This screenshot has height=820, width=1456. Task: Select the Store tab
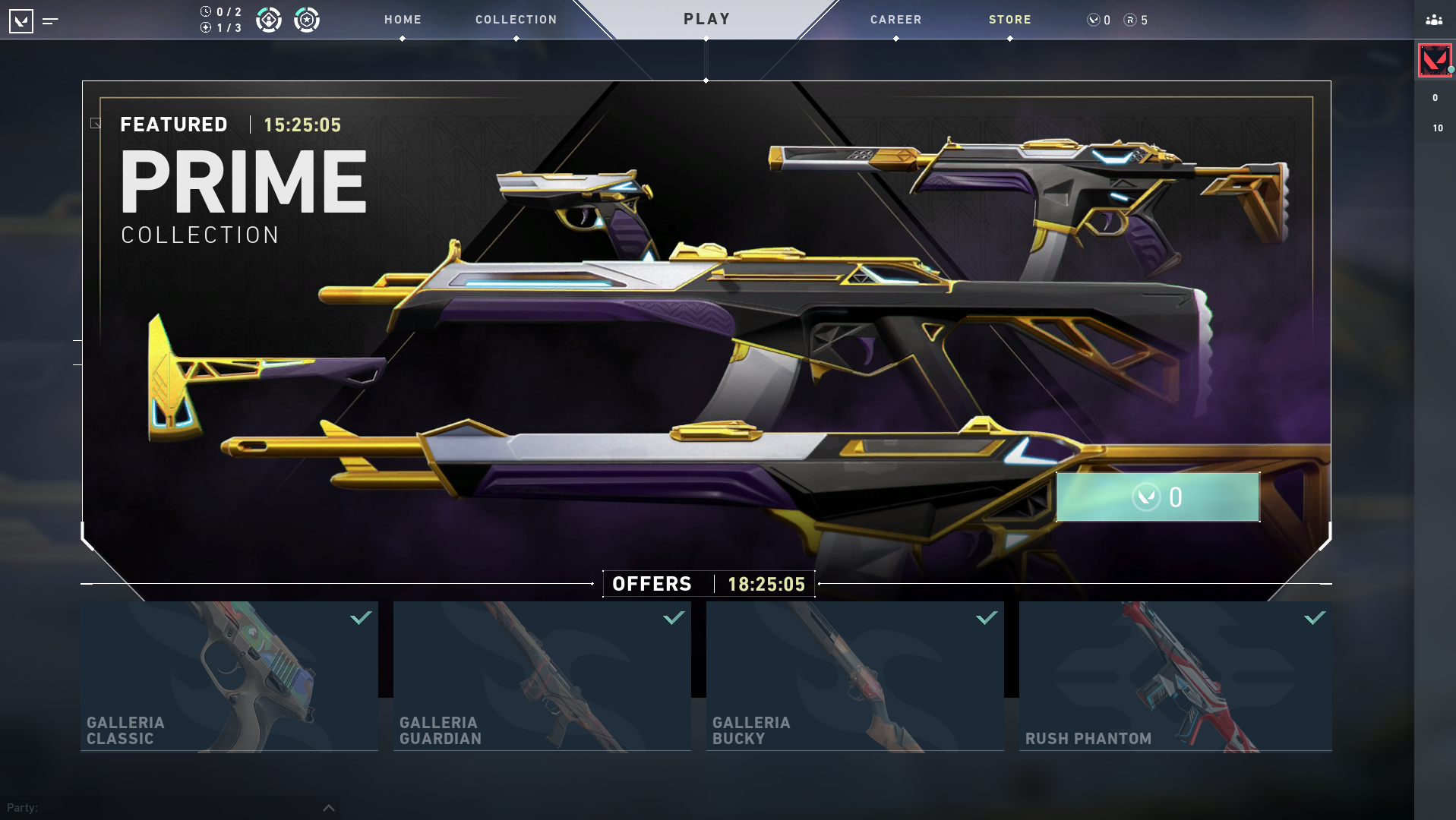click(x=1009, y=20)
